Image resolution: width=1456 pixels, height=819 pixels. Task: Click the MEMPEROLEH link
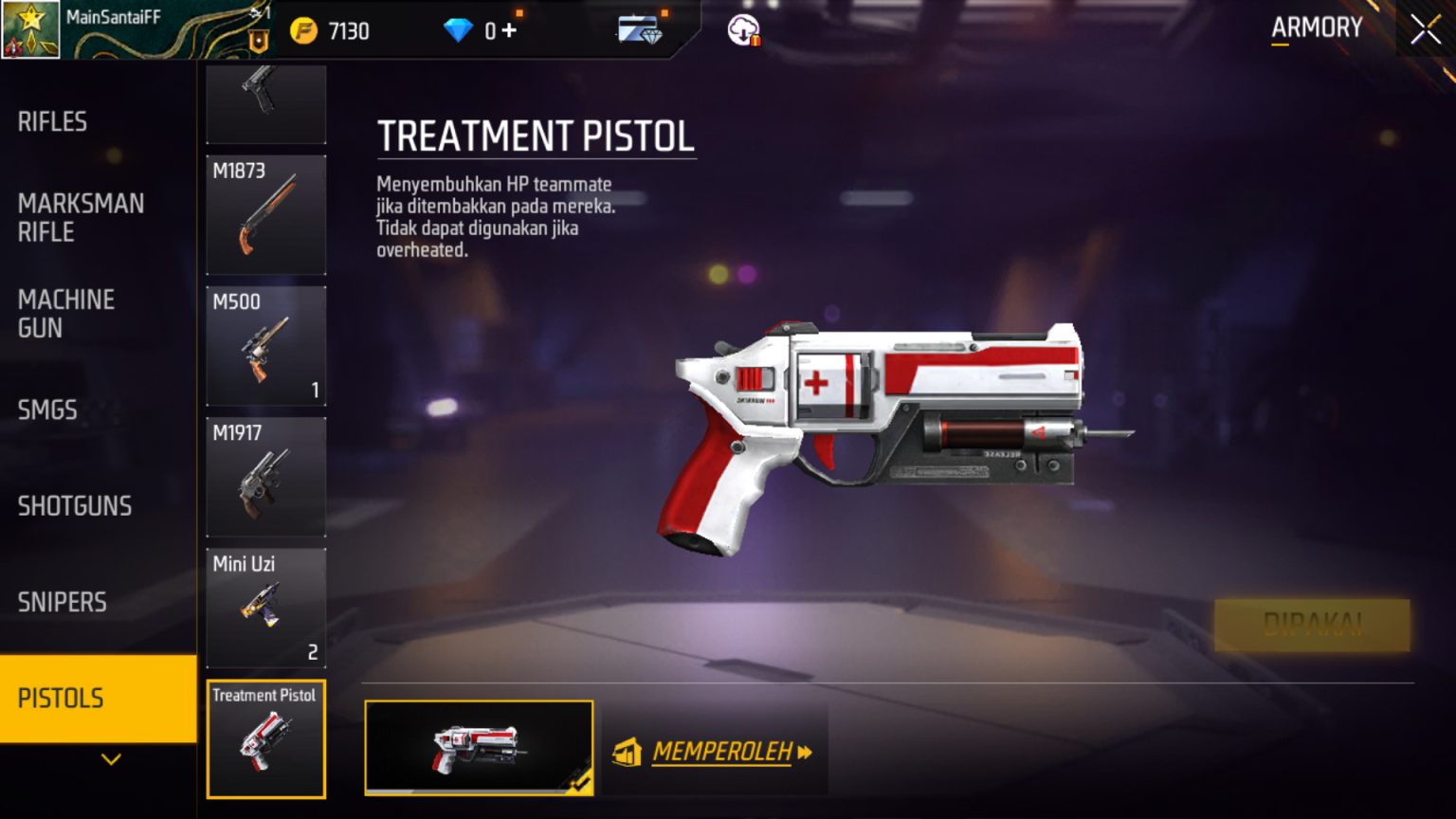(x=723, y=752)
